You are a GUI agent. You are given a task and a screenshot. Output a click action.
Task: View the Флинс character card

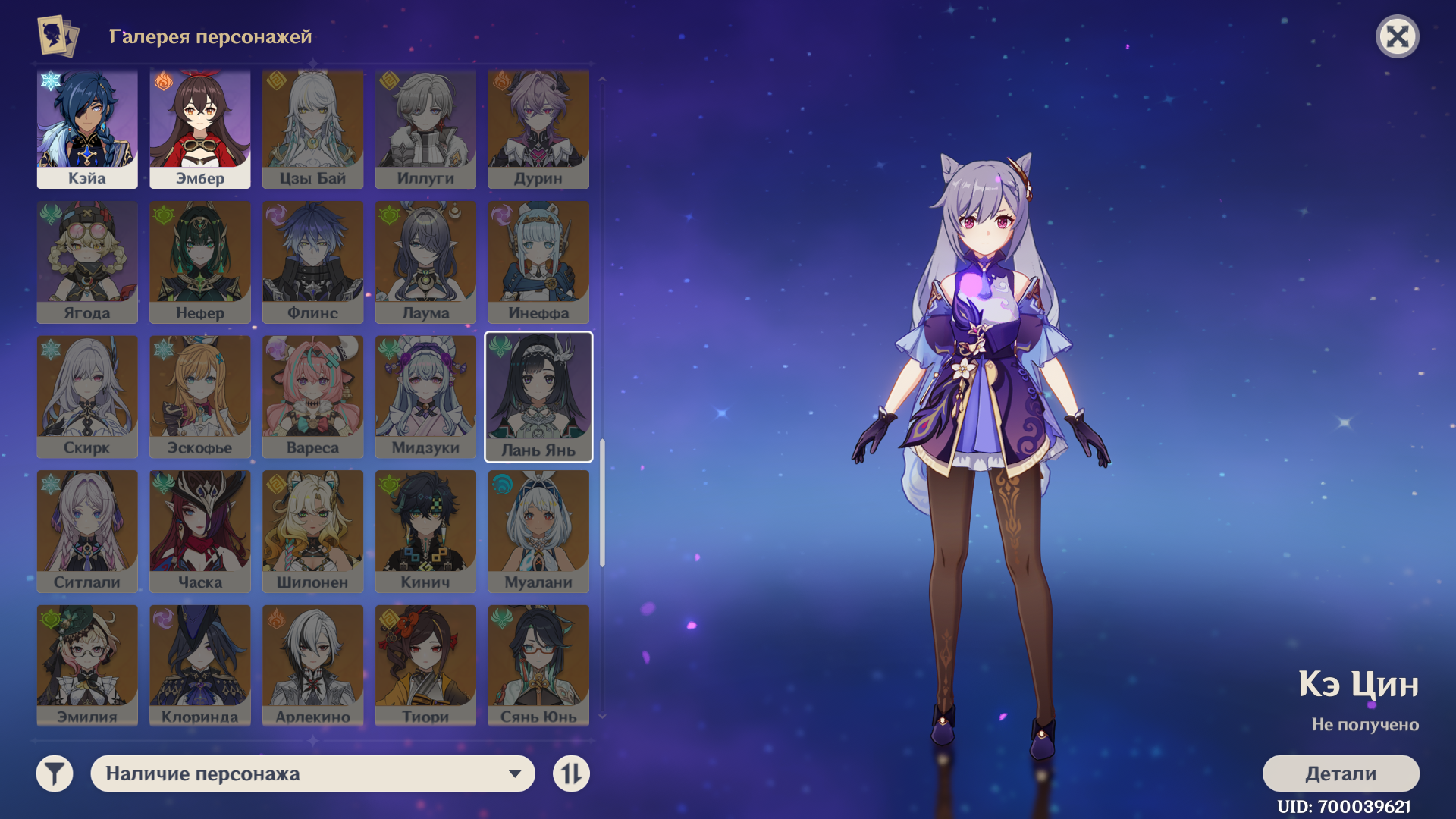click(x=312, y=262)
